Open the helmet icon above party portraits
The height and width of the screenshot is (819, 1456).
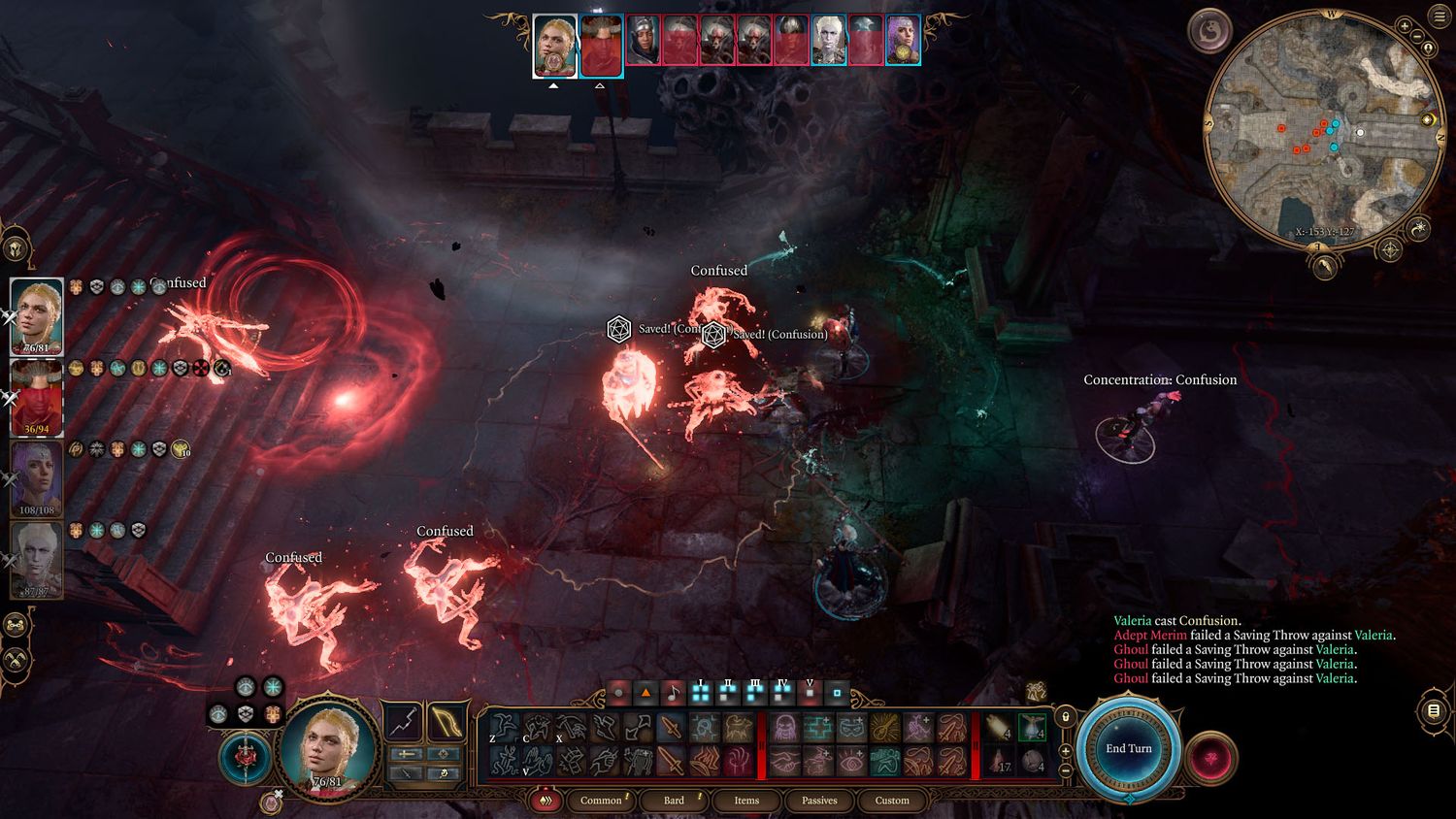[17, 249]
